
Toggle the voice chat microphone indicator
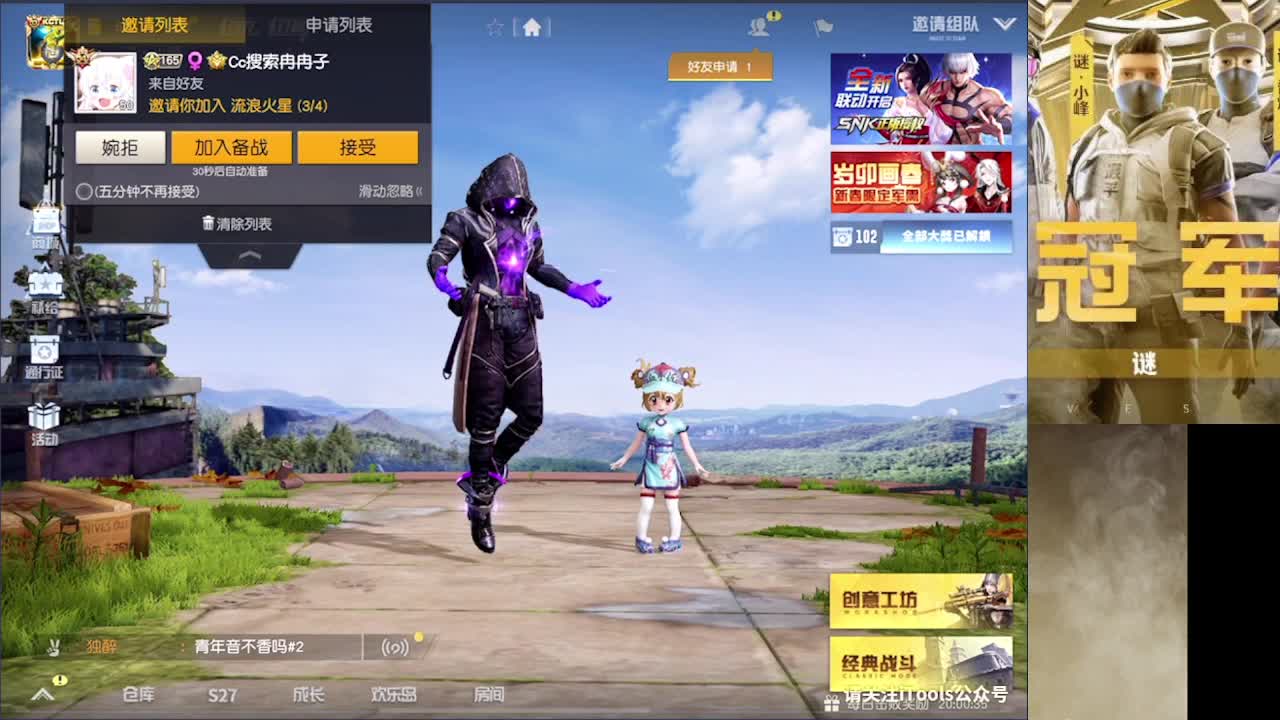[x=396, y=647]
